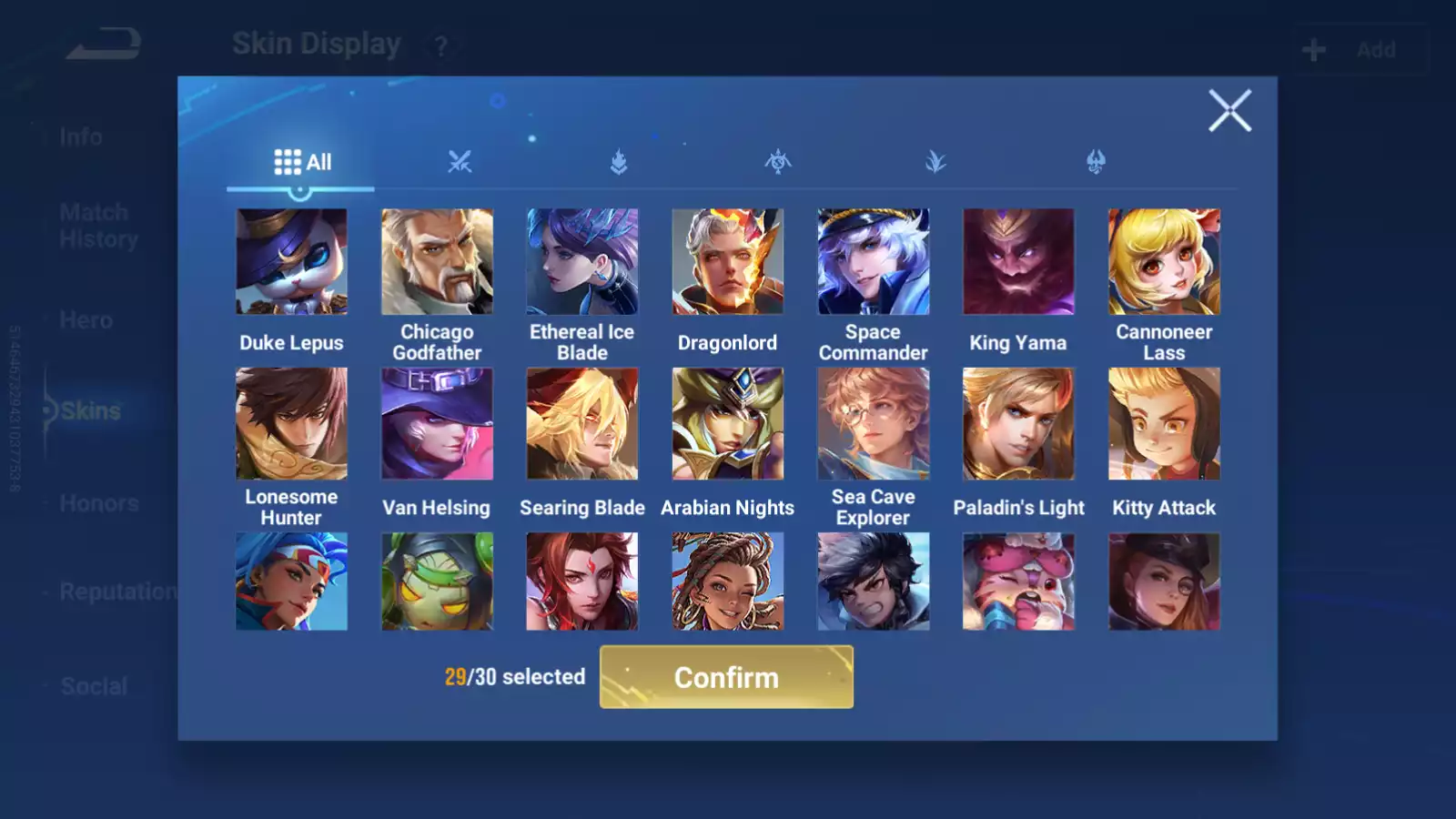Select the Searing Blade skin
Viewport: 1456px width, 819px height.
pos(582,424)
